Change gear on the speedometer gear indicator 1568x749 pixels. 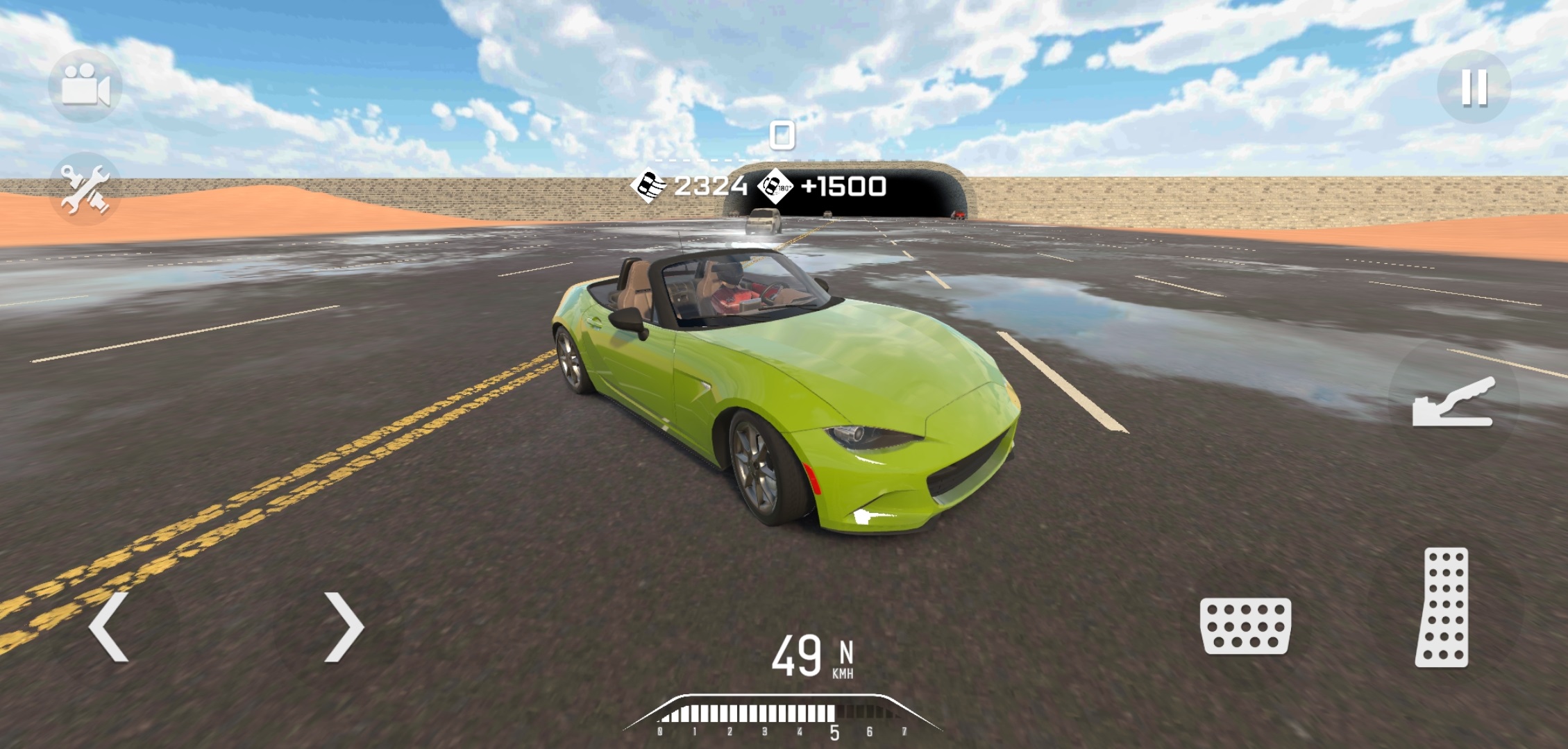point(845,654)
